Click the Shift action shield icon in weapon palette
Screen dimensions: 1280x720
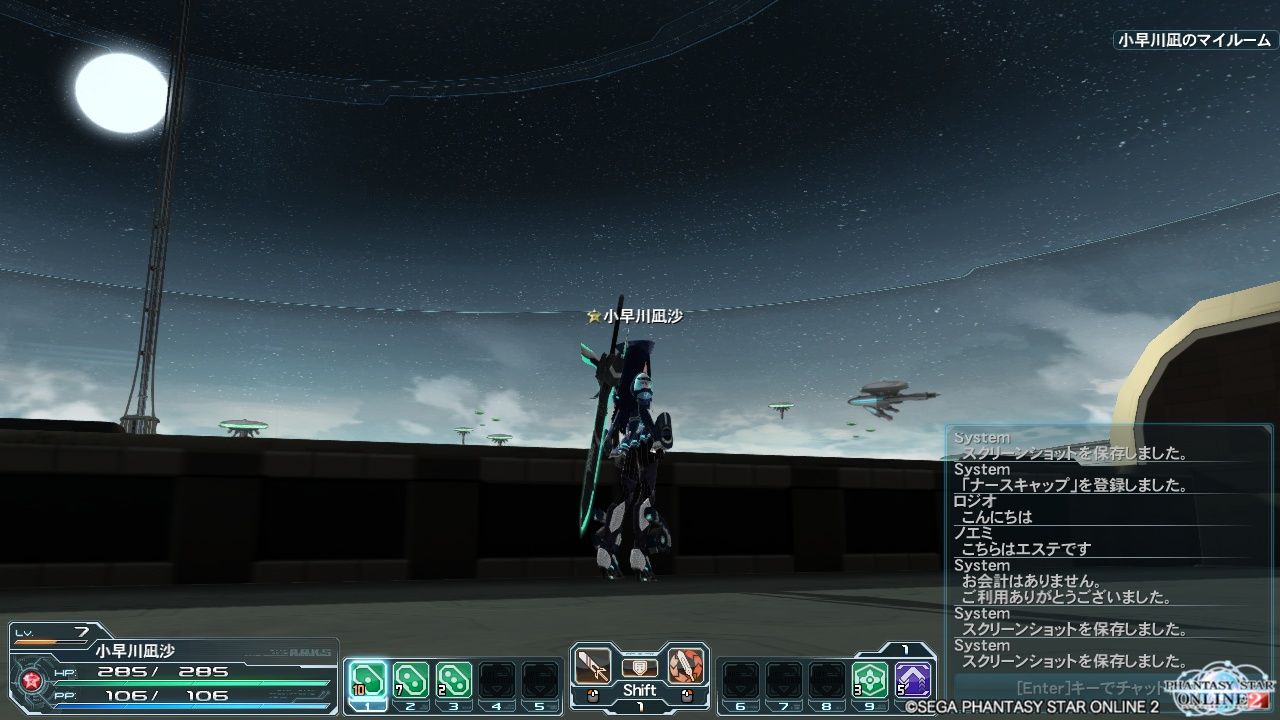638,670
